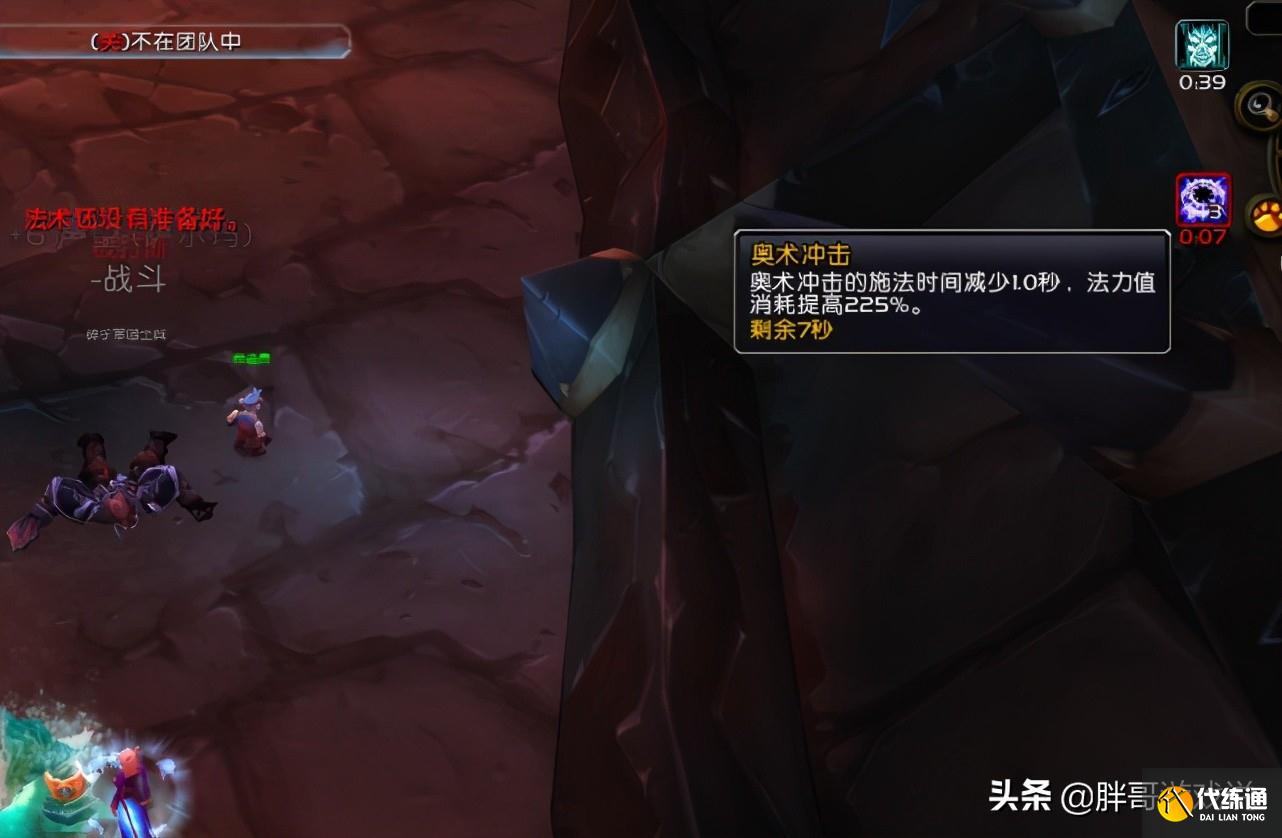Select the gnome character standing near the corpses

[x=246, y=419]
